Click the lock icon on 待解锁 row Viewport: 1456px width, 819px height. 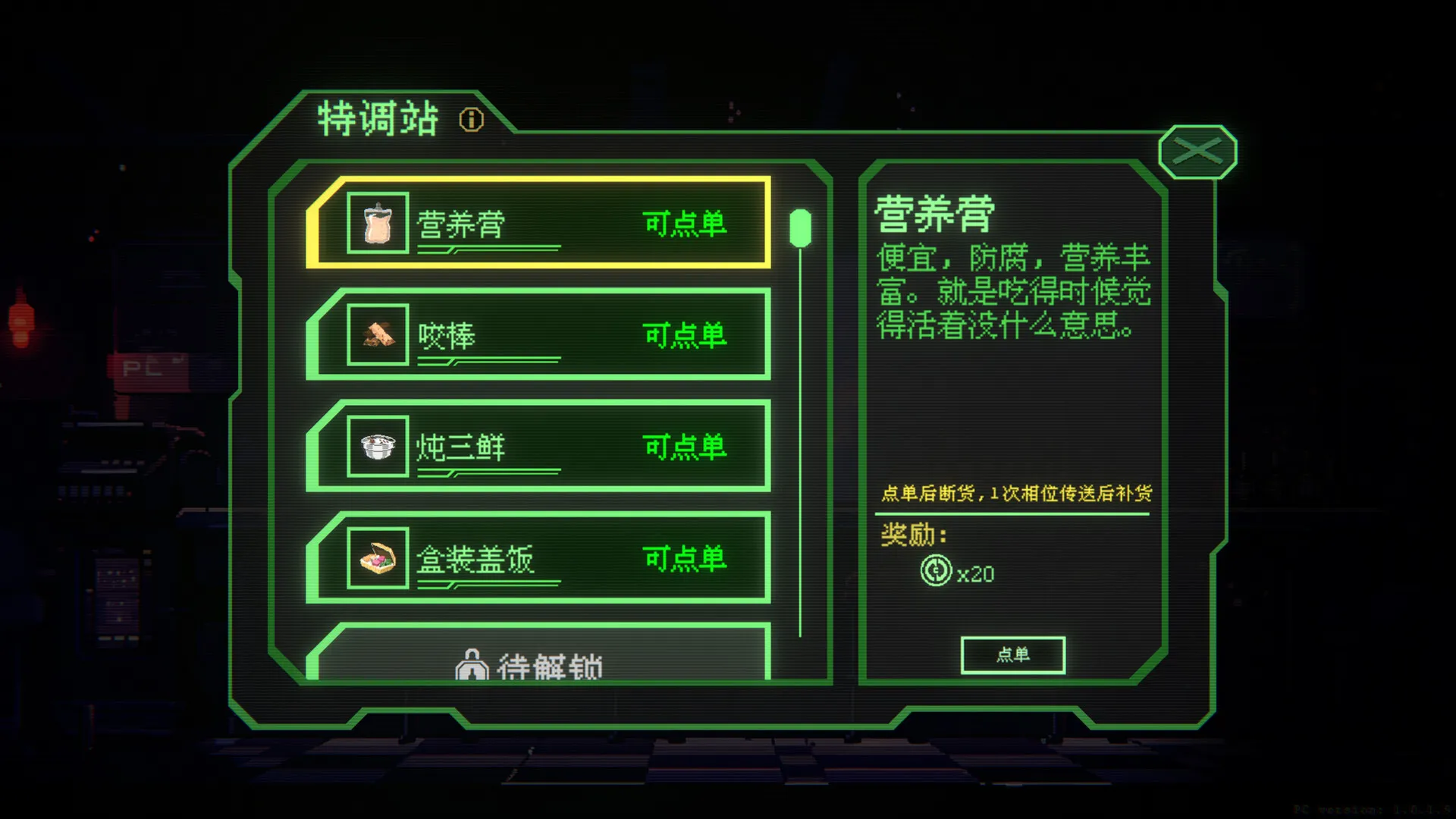point(474,665)
